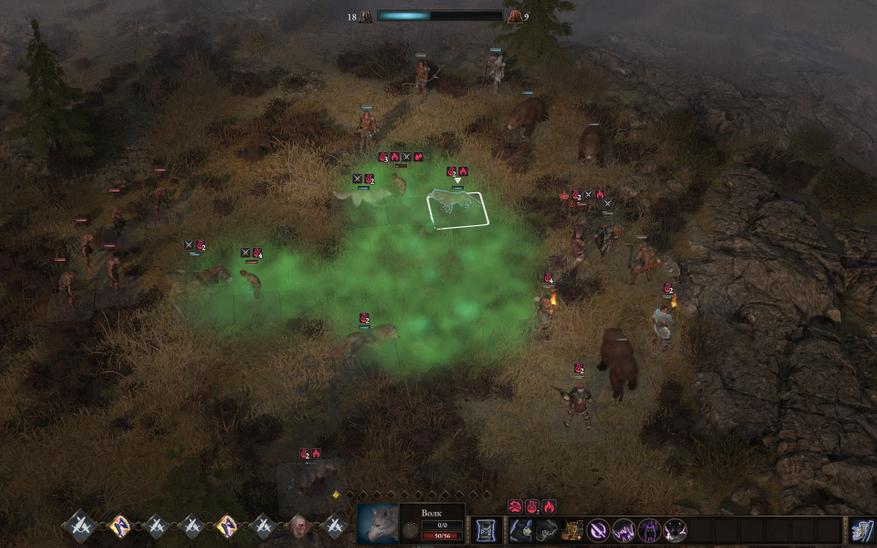Open the scroll icon left of abilities
Image resolution: width=877 pixels, height=548 pixels.
click(x=487, y=530)
